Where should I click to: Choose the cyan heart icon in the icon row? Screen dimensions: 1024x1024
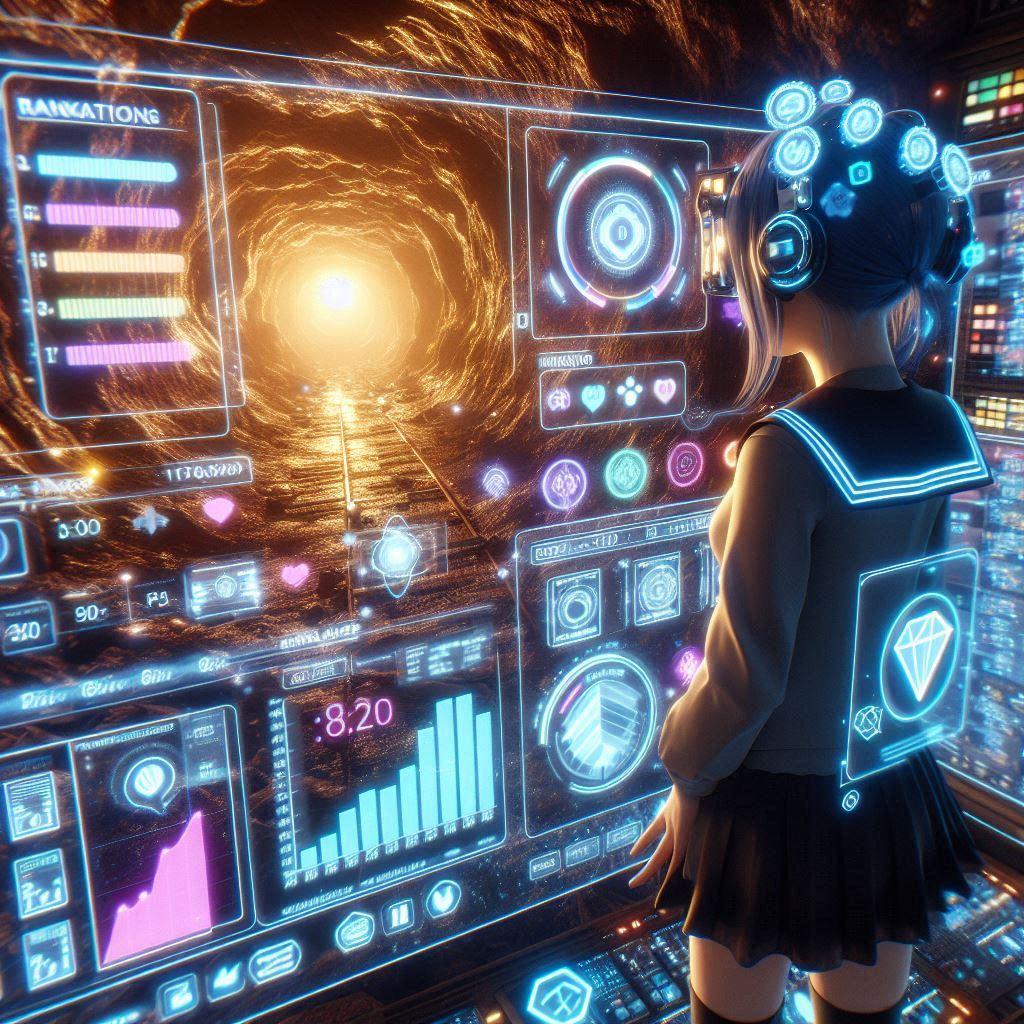point(592,397)
